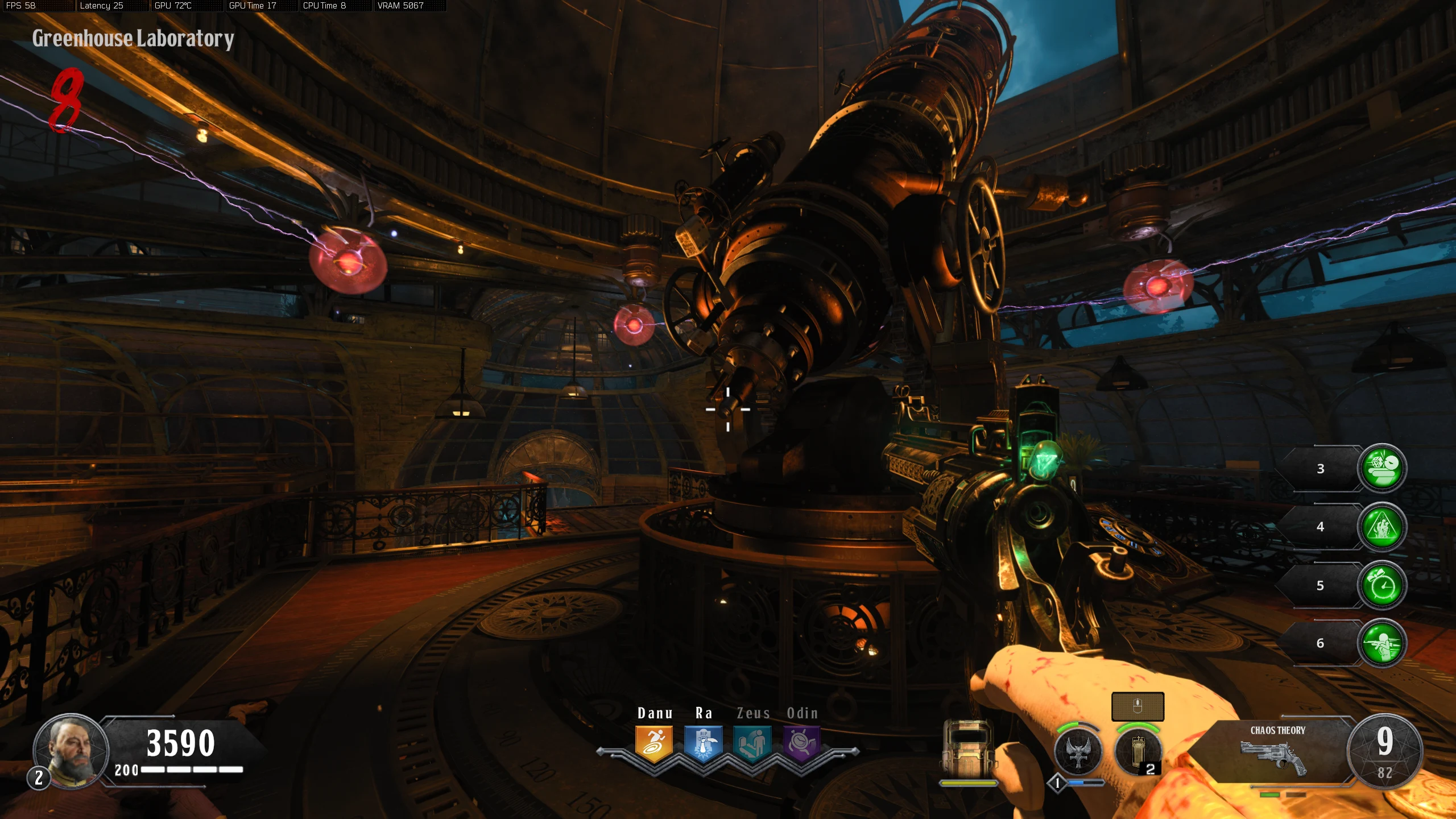
Task: Select the lethal equipment canister icon
Action: tap(1138, 751)
